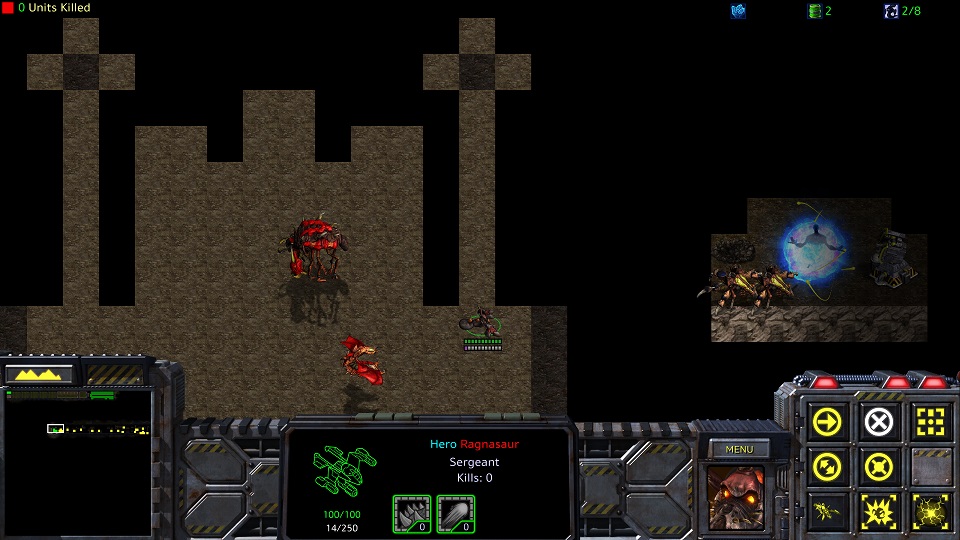Activate the yellow winged-unit ability icon
Viewport: 960px width, 540px height.
pyautogui.click(x=829, y=510)
